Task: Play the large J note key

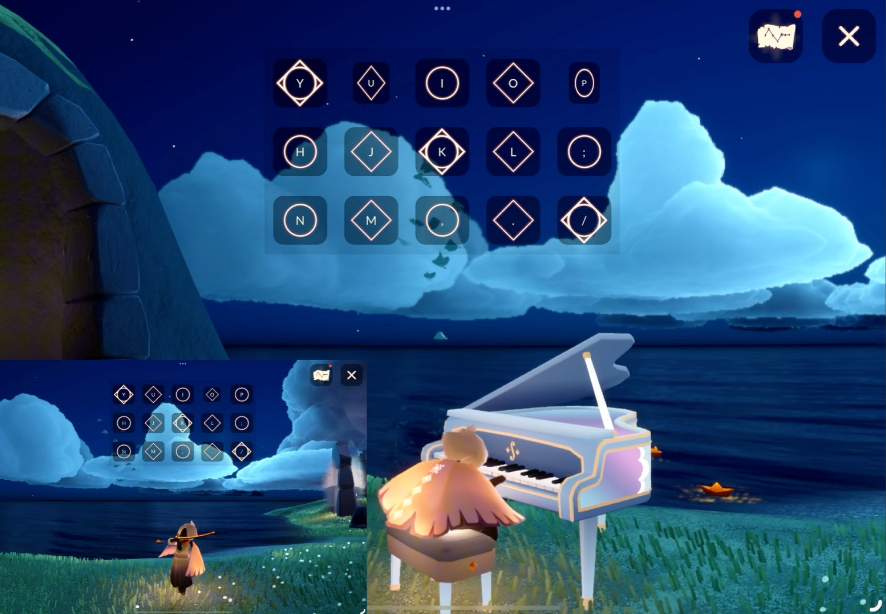Action: pyautogui.click(x=371, y=151)
